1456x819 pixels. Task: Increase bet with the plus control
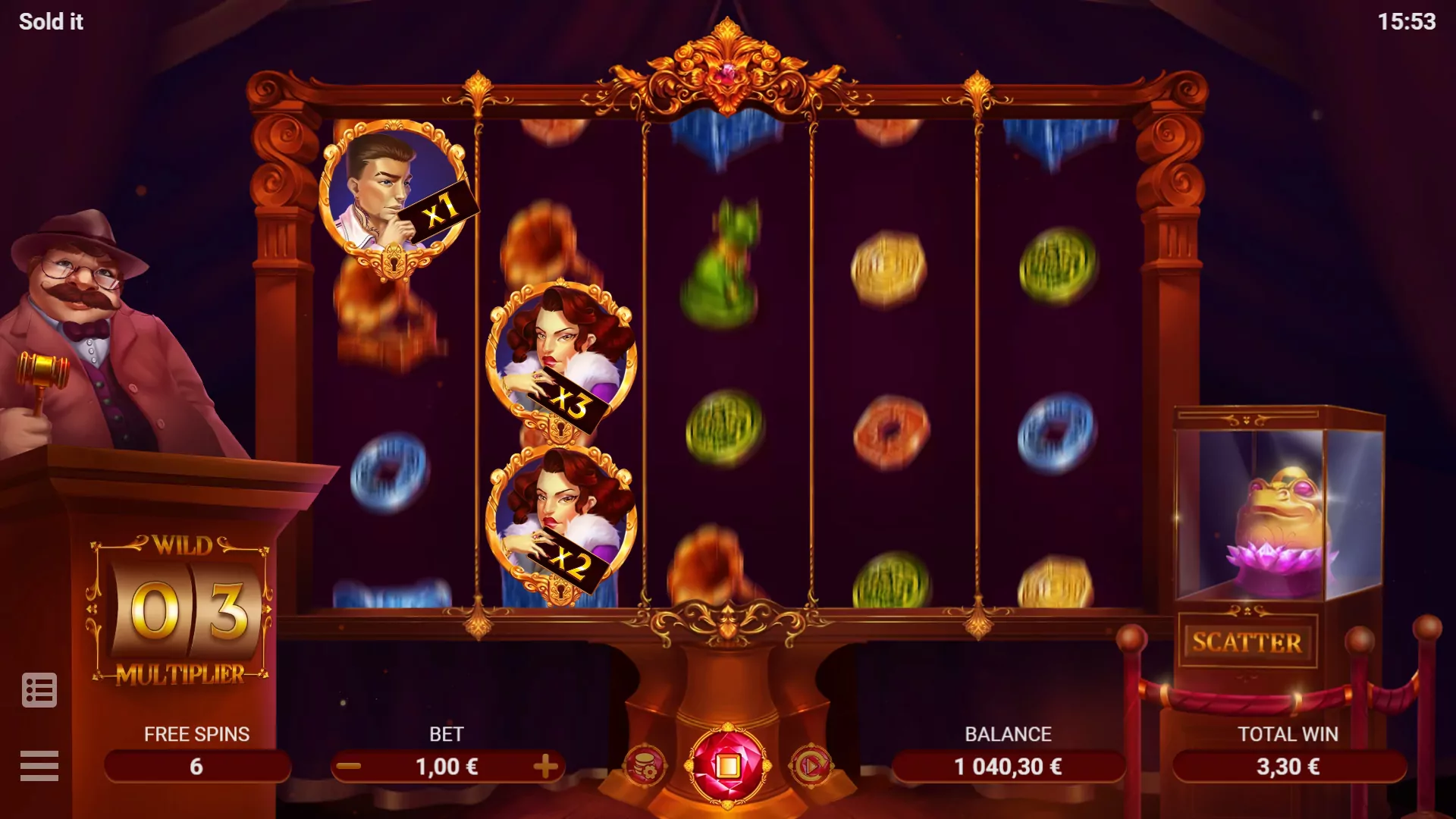(544, 766)
